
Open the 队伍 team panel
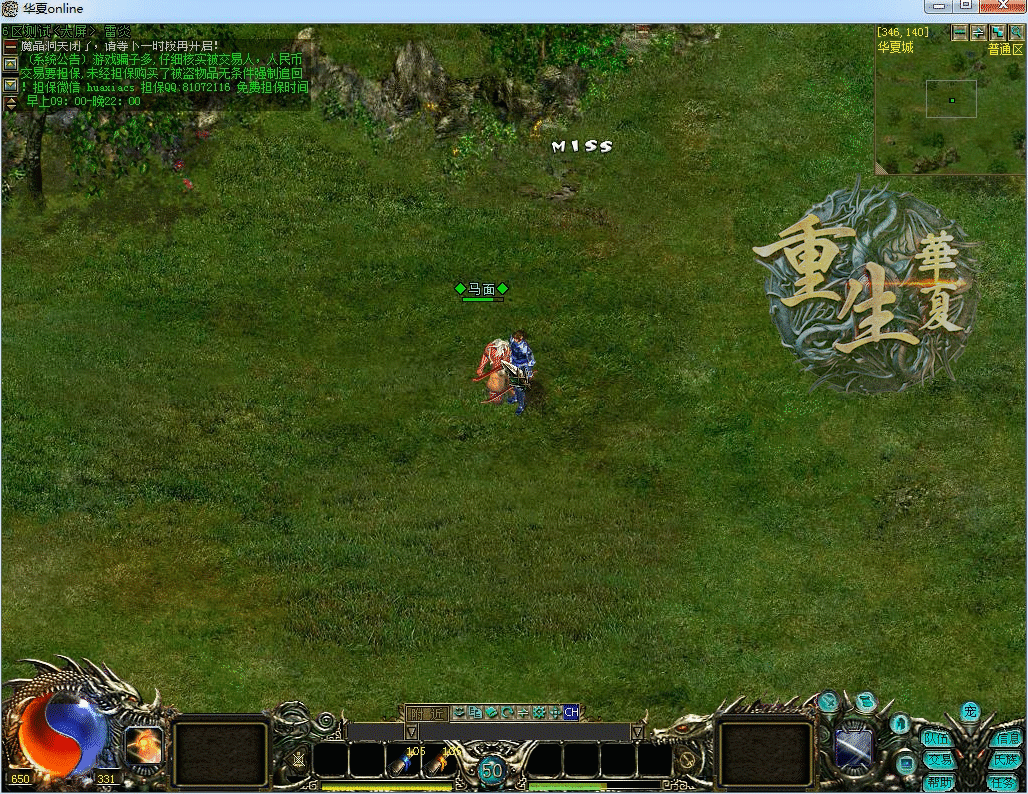937,739
